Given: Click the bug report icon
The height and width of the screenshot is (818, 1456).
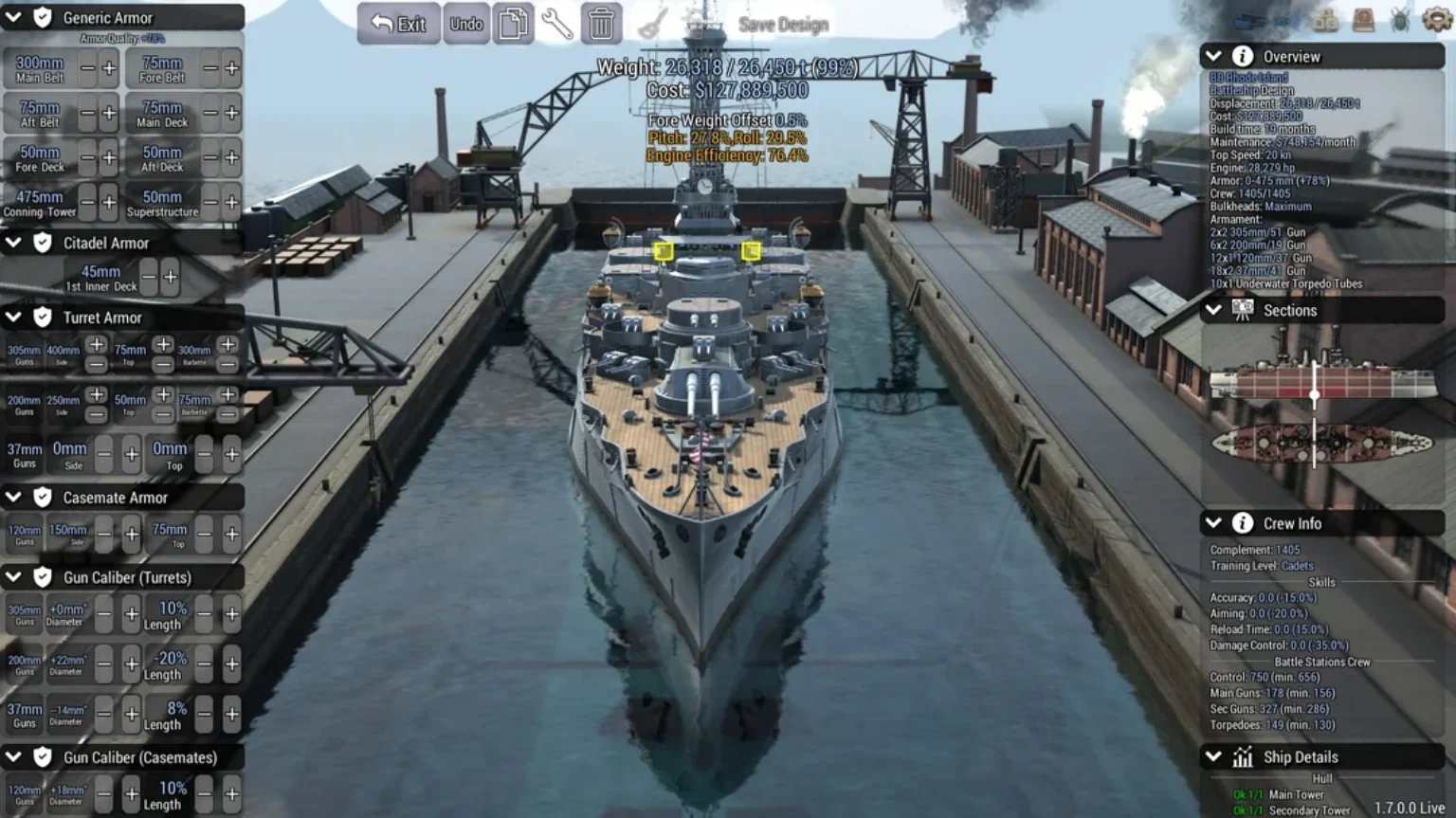Looking at the screenshot, I should (x=1400, y=20).
